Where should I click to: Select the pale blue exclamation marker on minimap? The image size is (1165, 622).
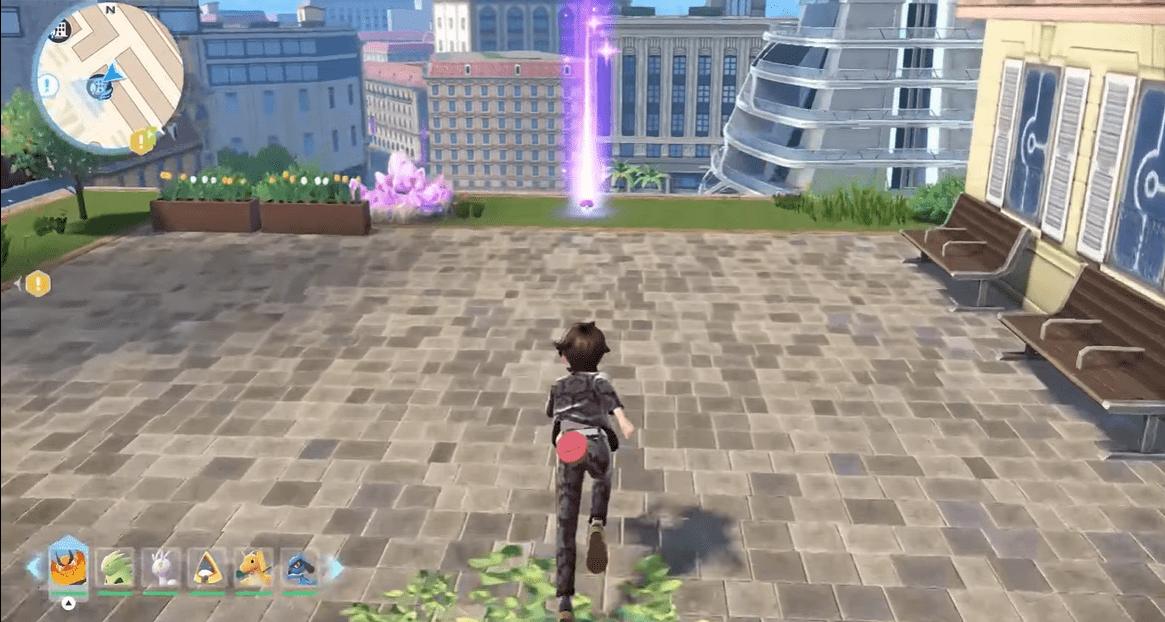[48, 85]
